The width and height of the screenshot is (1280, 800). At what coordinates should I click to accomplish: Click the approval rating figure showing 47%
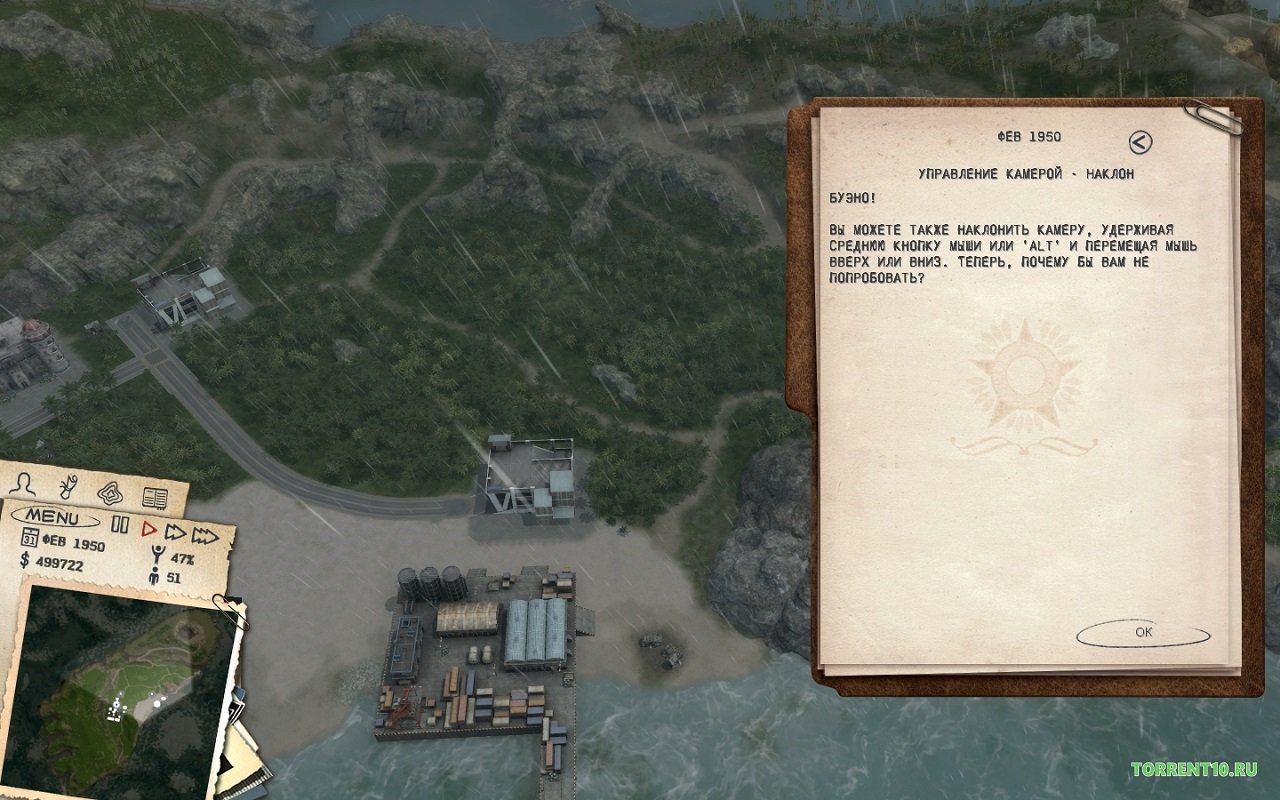pos(157,554)
